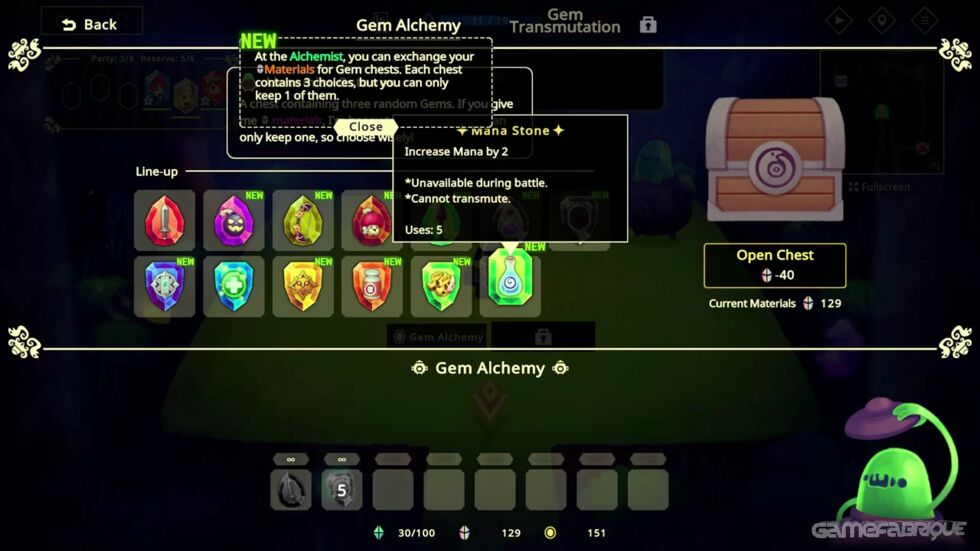Click the treasure chest image

(776, 163)
